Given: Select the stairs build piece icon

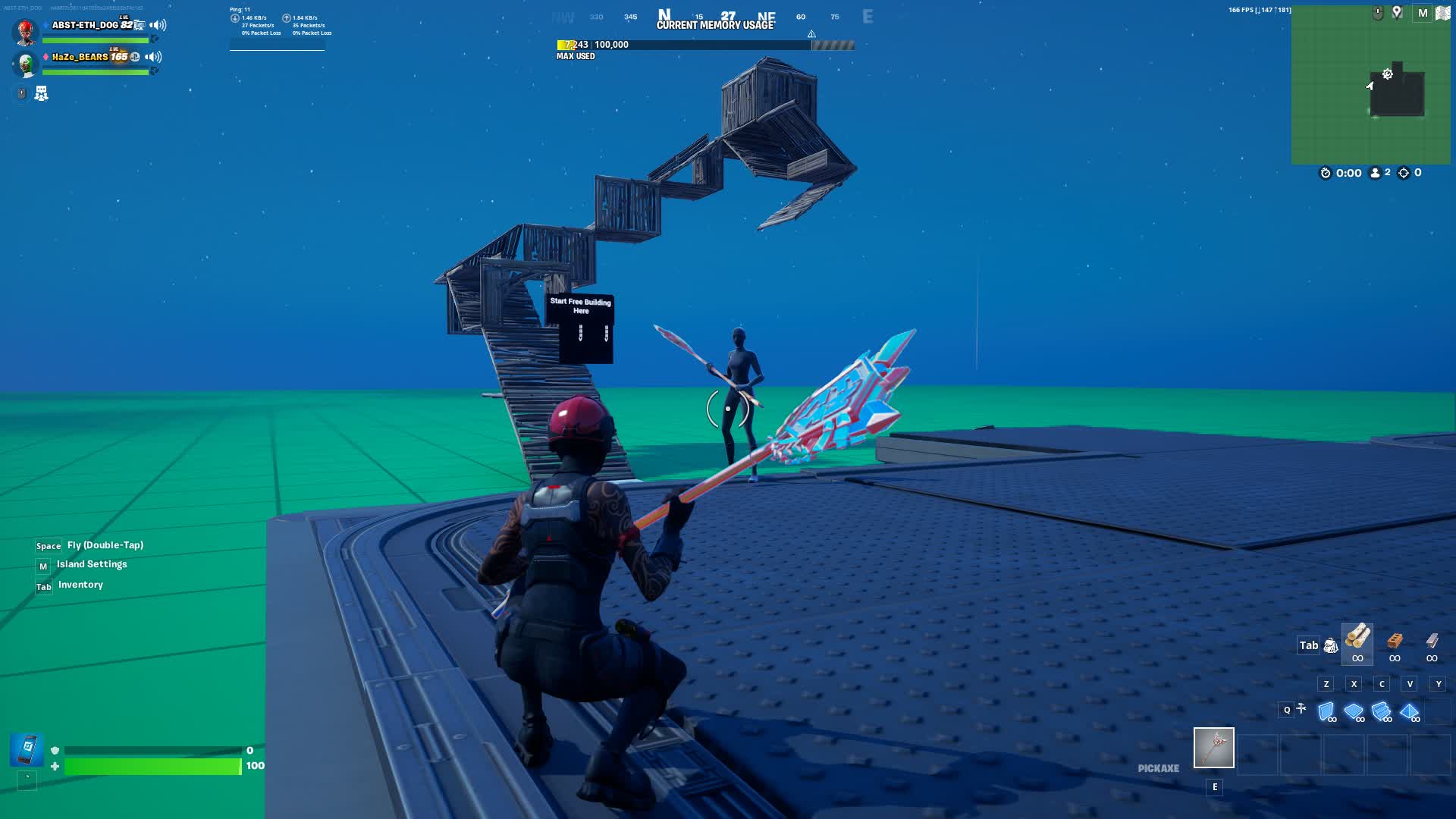Looking at the screenshot, I should click(x=1381, y=711).
